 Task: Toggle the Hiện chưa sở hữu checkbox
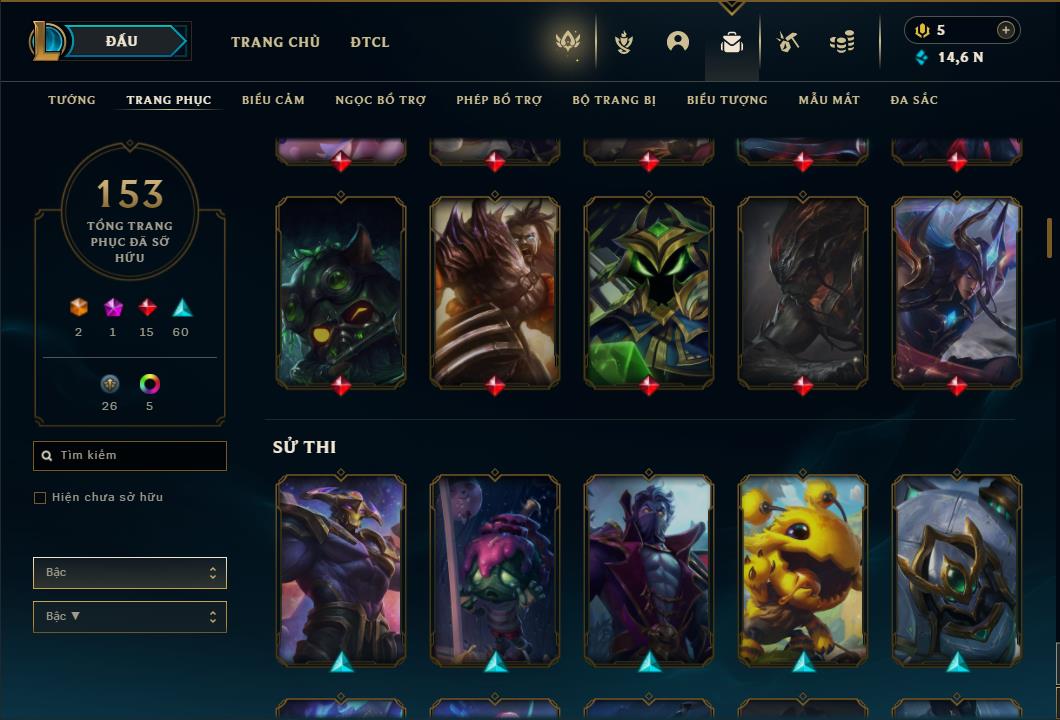(40, 498)
